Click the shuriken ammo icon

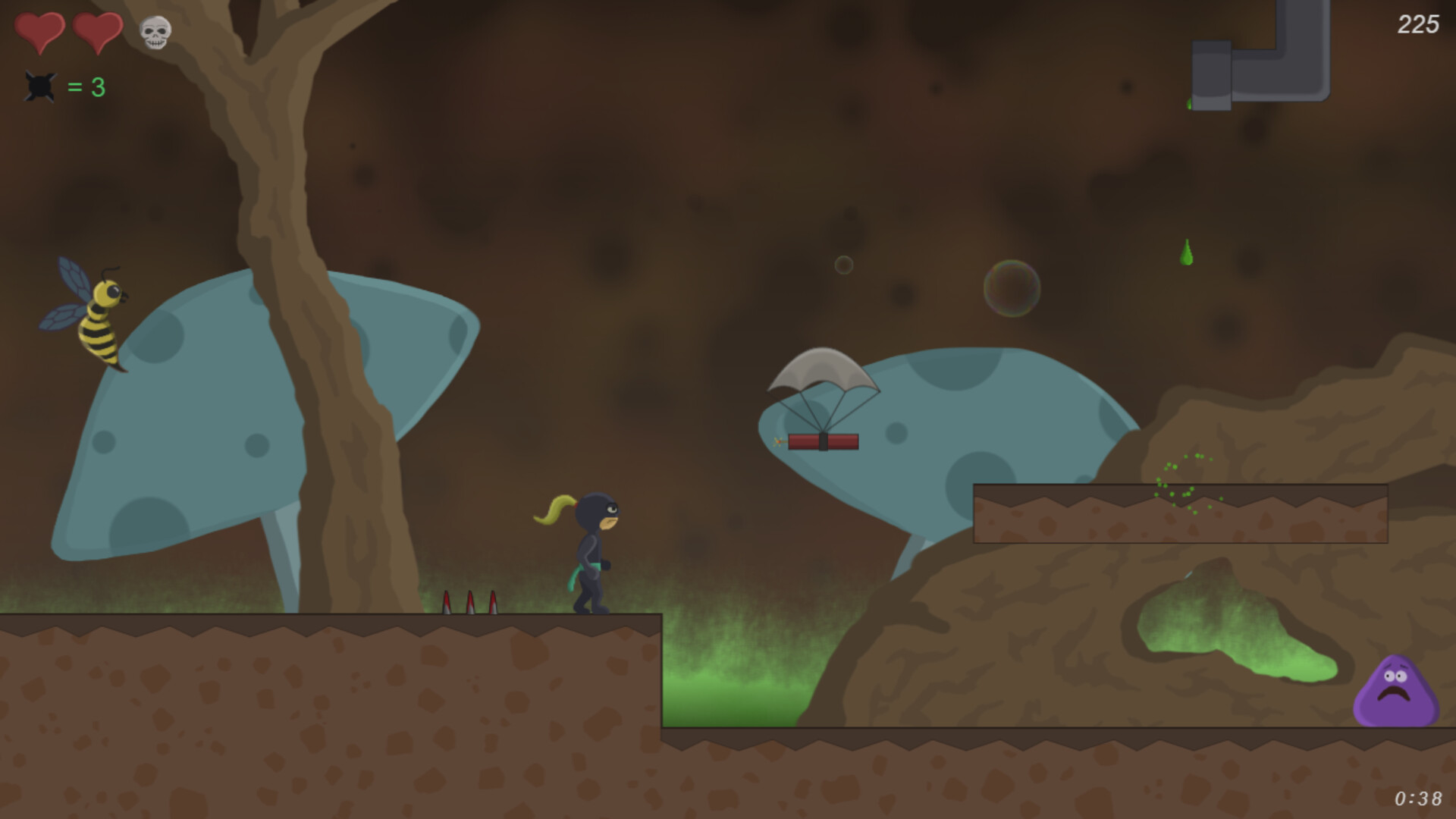click(x=40, y=87)
